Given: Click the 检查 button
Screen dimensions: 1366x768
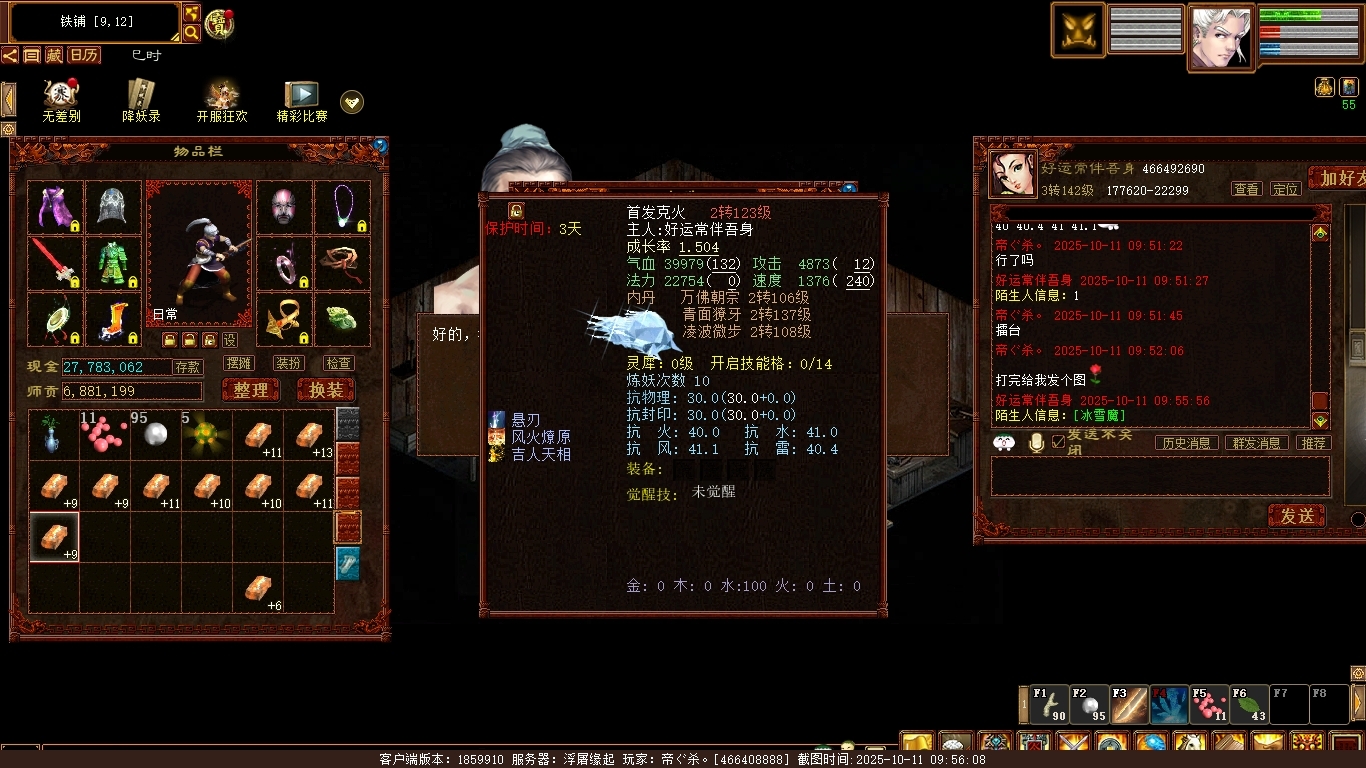Looking at the screenshot, I should click(x=338, y=363).
